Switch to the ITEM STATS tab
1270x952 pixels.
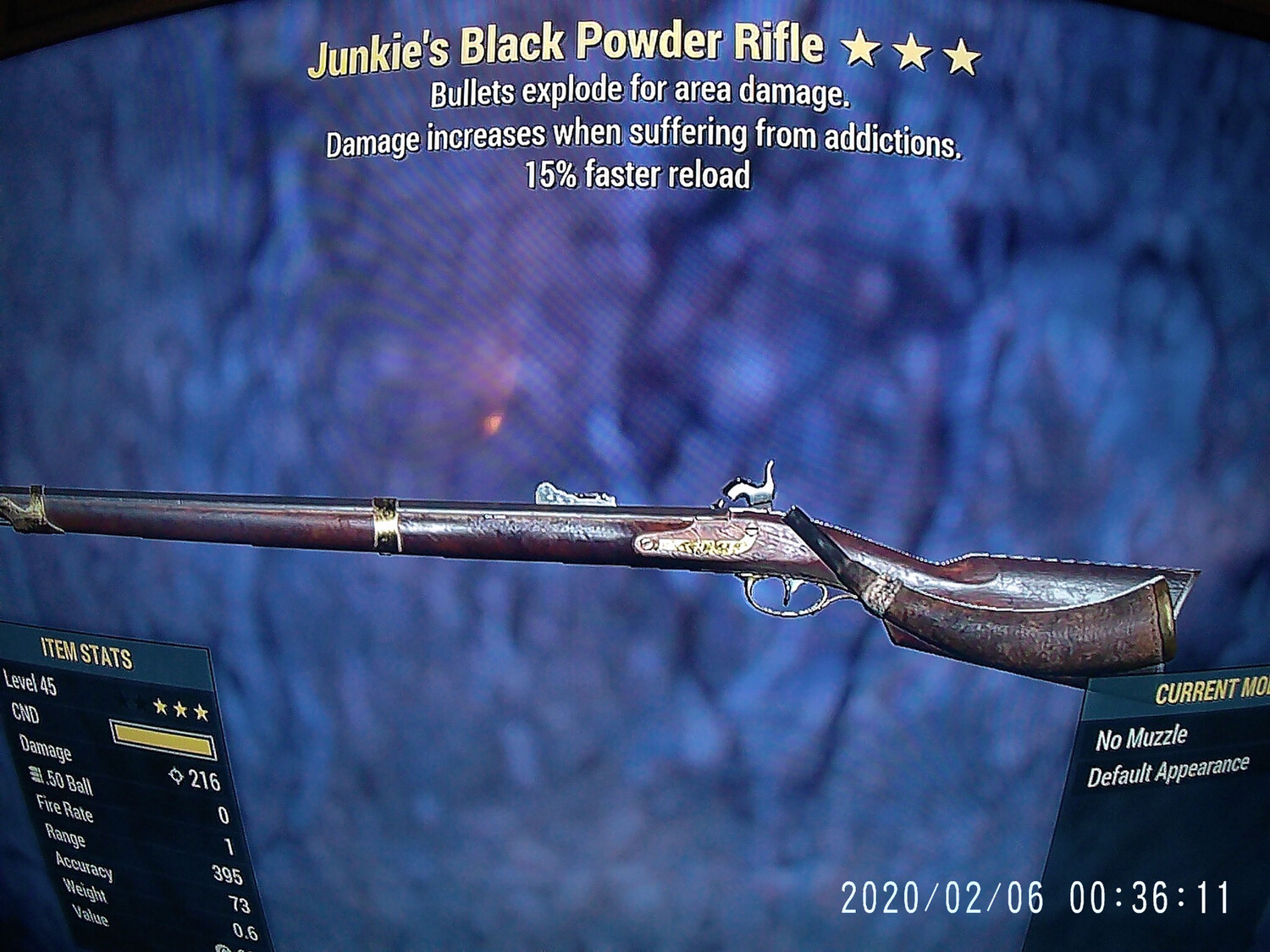coord(85,652)
